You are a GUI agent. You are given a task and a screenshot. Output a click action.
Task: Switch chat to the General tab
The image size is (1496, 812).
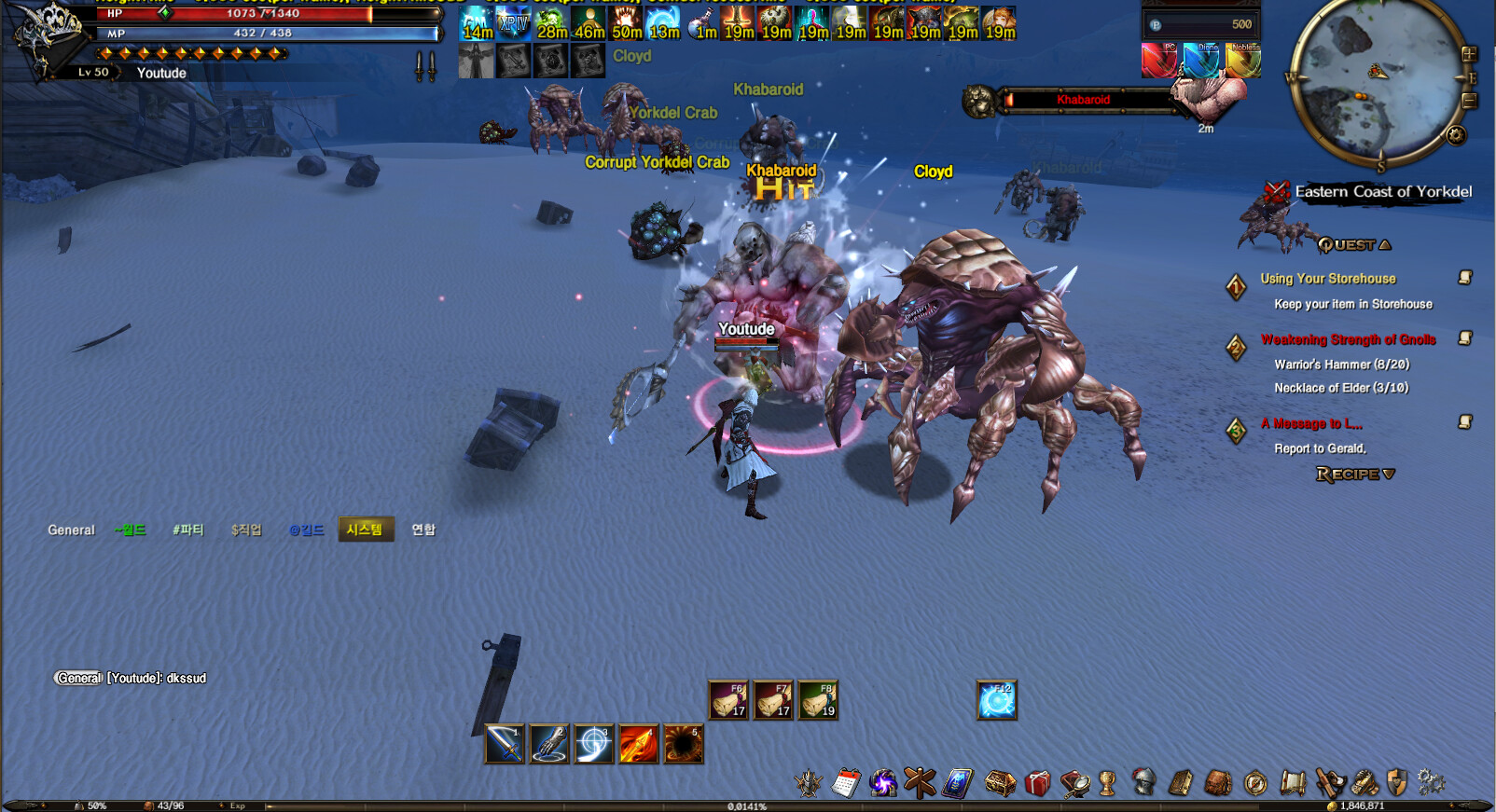(x=70, y=530)
